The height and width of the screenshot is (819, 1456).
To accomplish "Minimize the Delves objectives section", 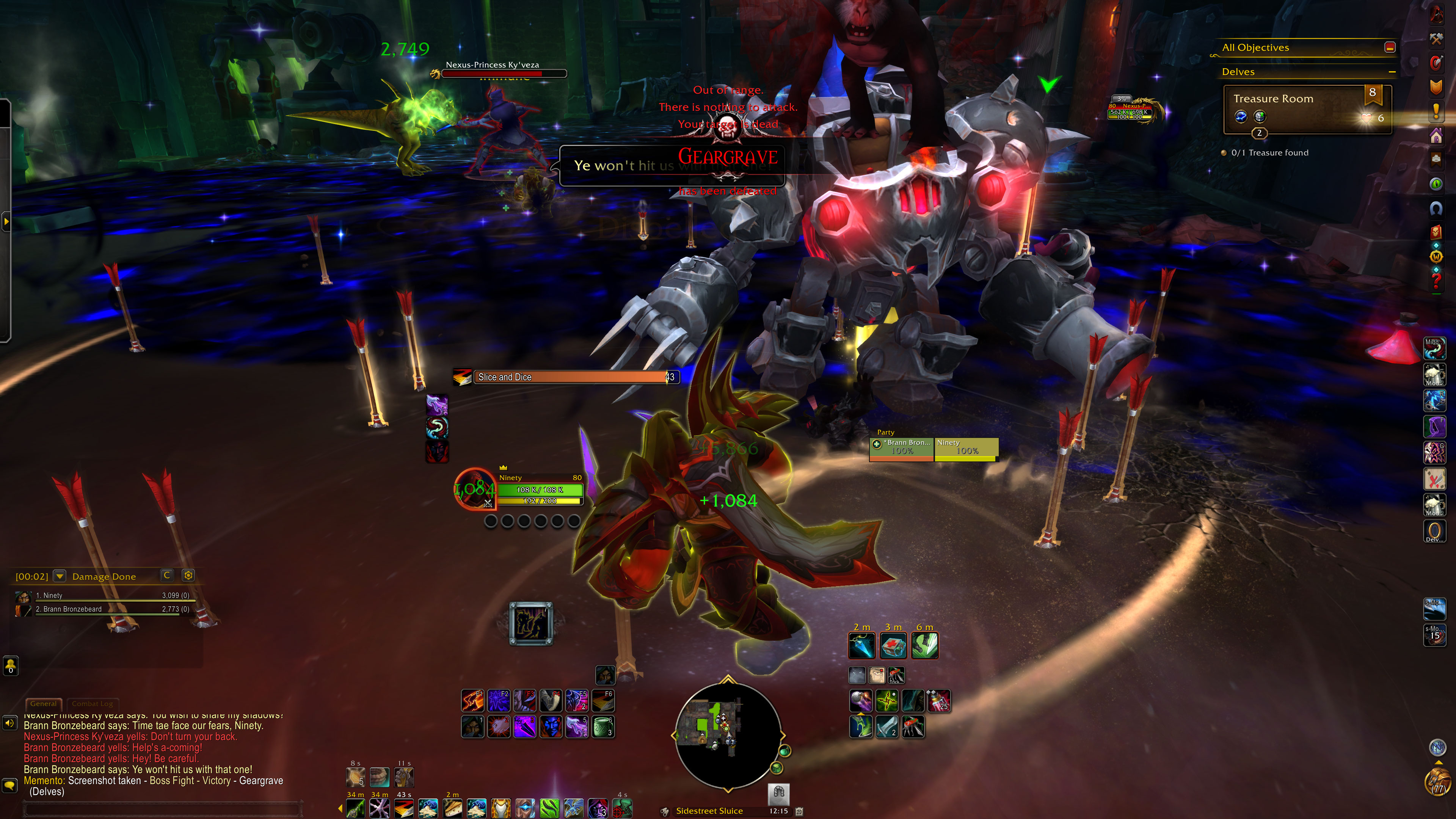I will 1392,72.
